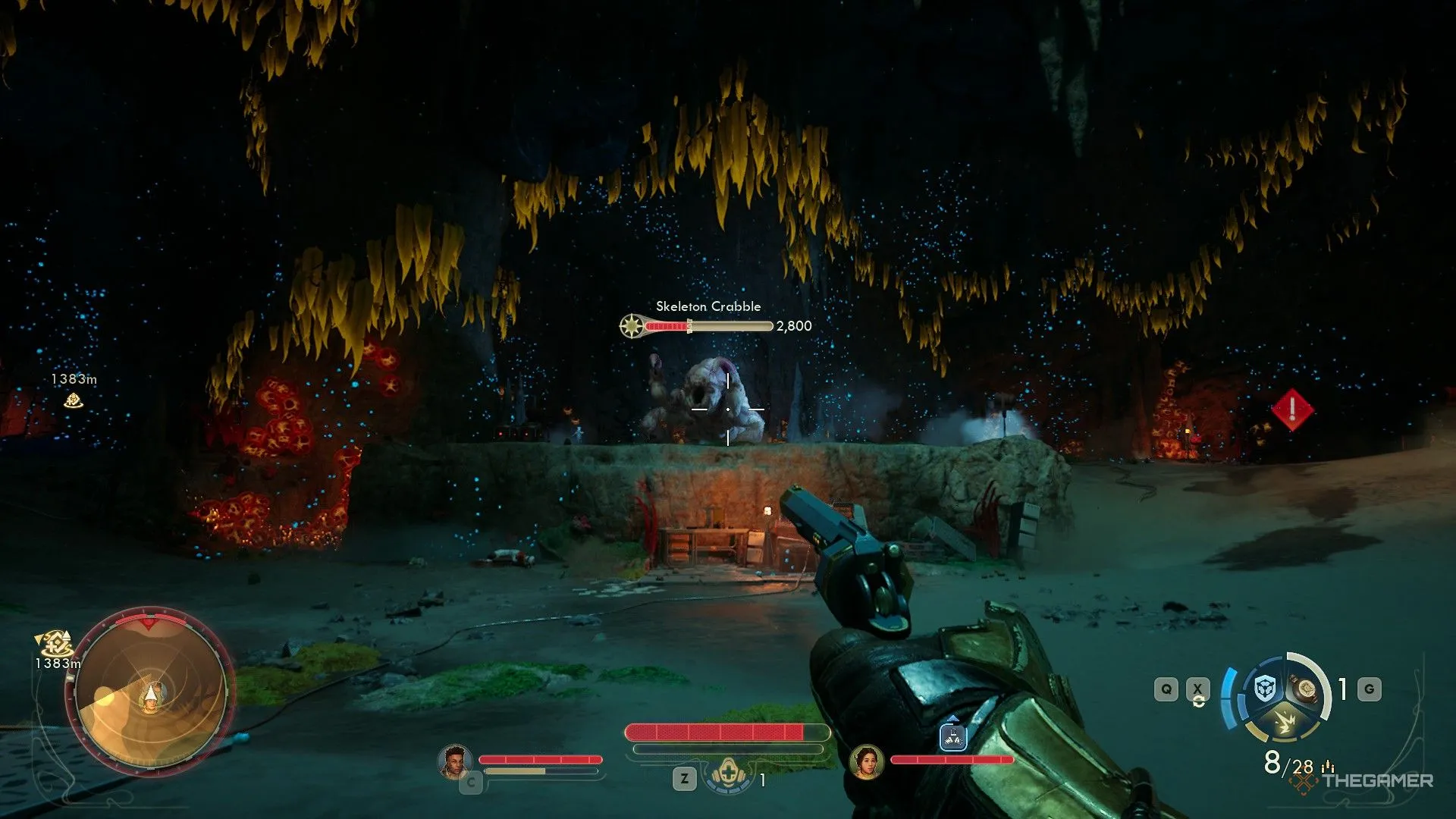
Task: Toggle the Q ability keybind button
Action: coord(1166,689)
